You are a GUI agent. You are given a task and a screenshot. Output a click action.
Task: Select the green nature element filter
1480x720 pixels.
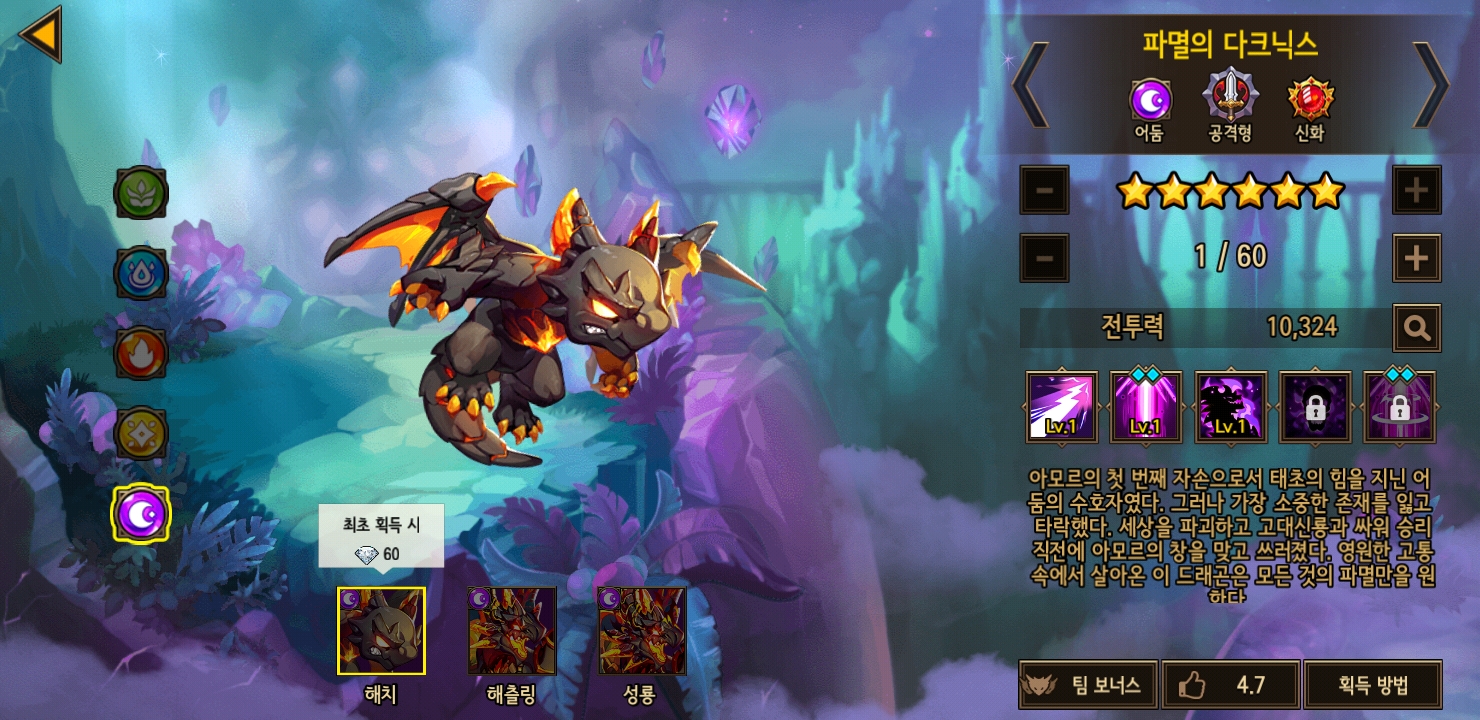point(141,193)
